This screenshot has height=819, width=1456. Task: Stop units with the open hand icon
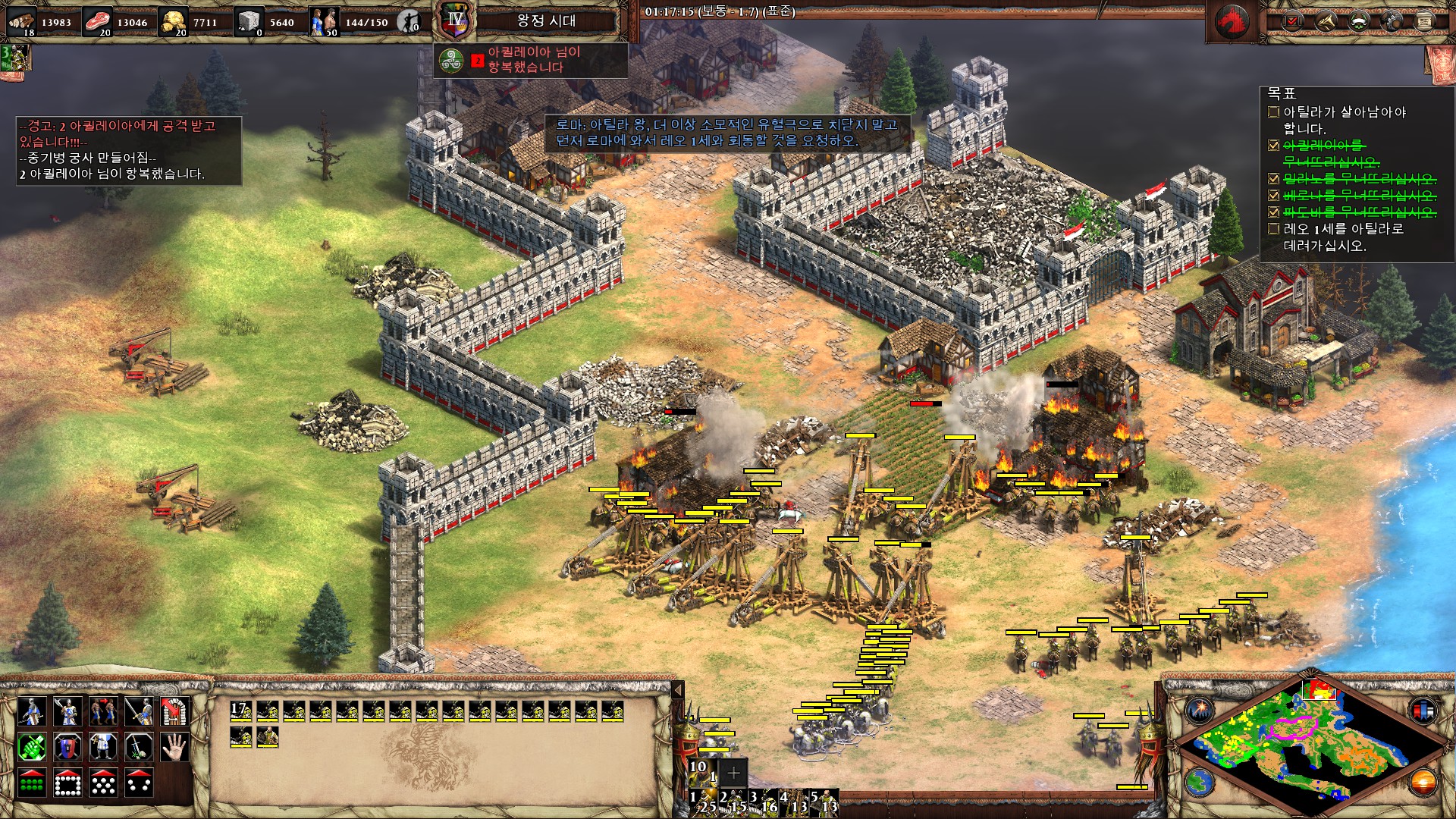174,748
